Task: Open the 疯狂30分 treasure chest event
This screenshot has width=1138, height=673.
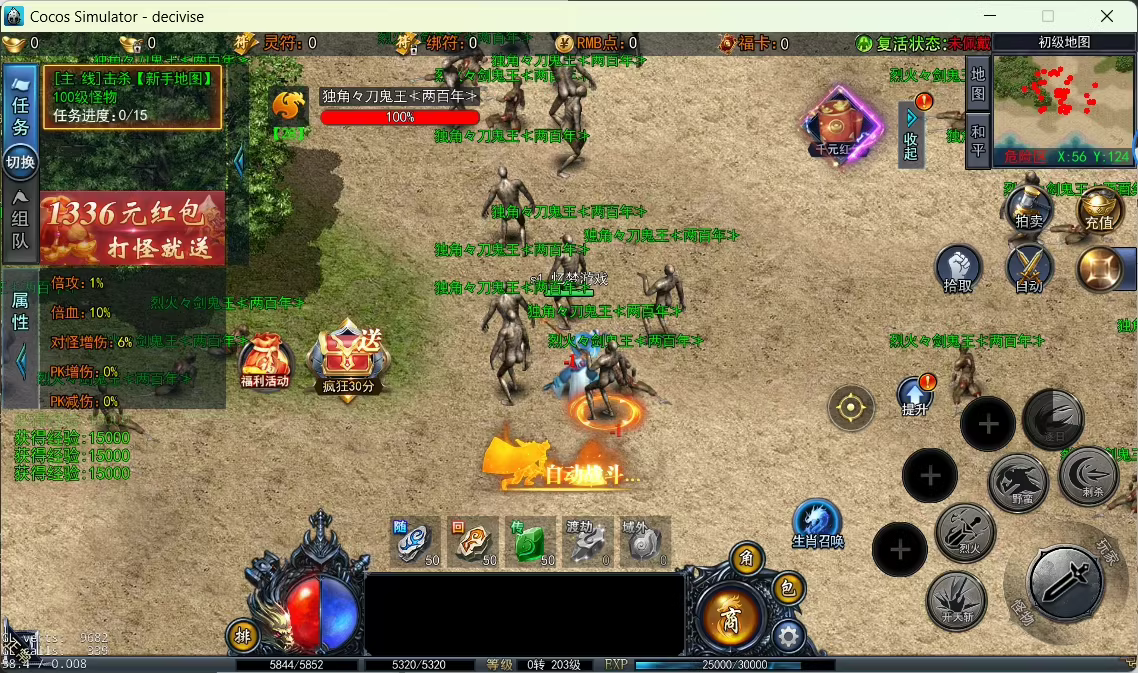Action: click(x=348, y=359)
